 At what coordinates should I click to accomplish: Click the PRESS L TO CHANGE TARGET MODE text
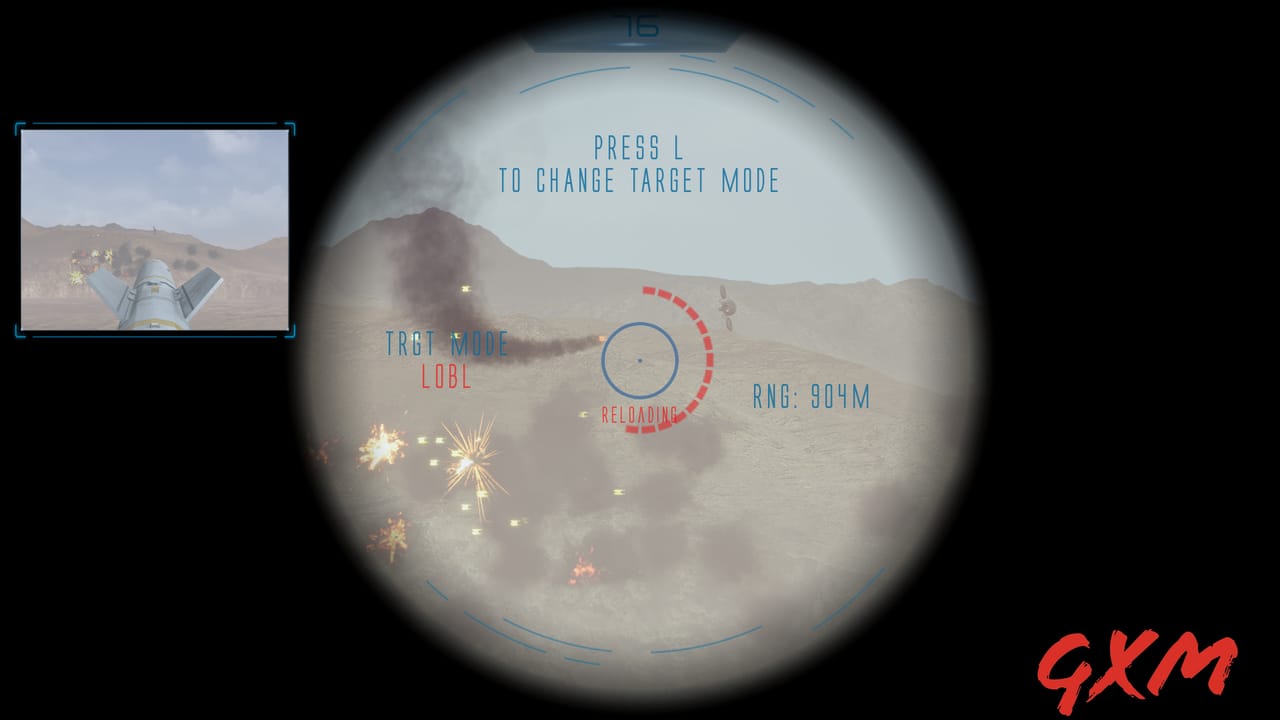coord(640,170)
